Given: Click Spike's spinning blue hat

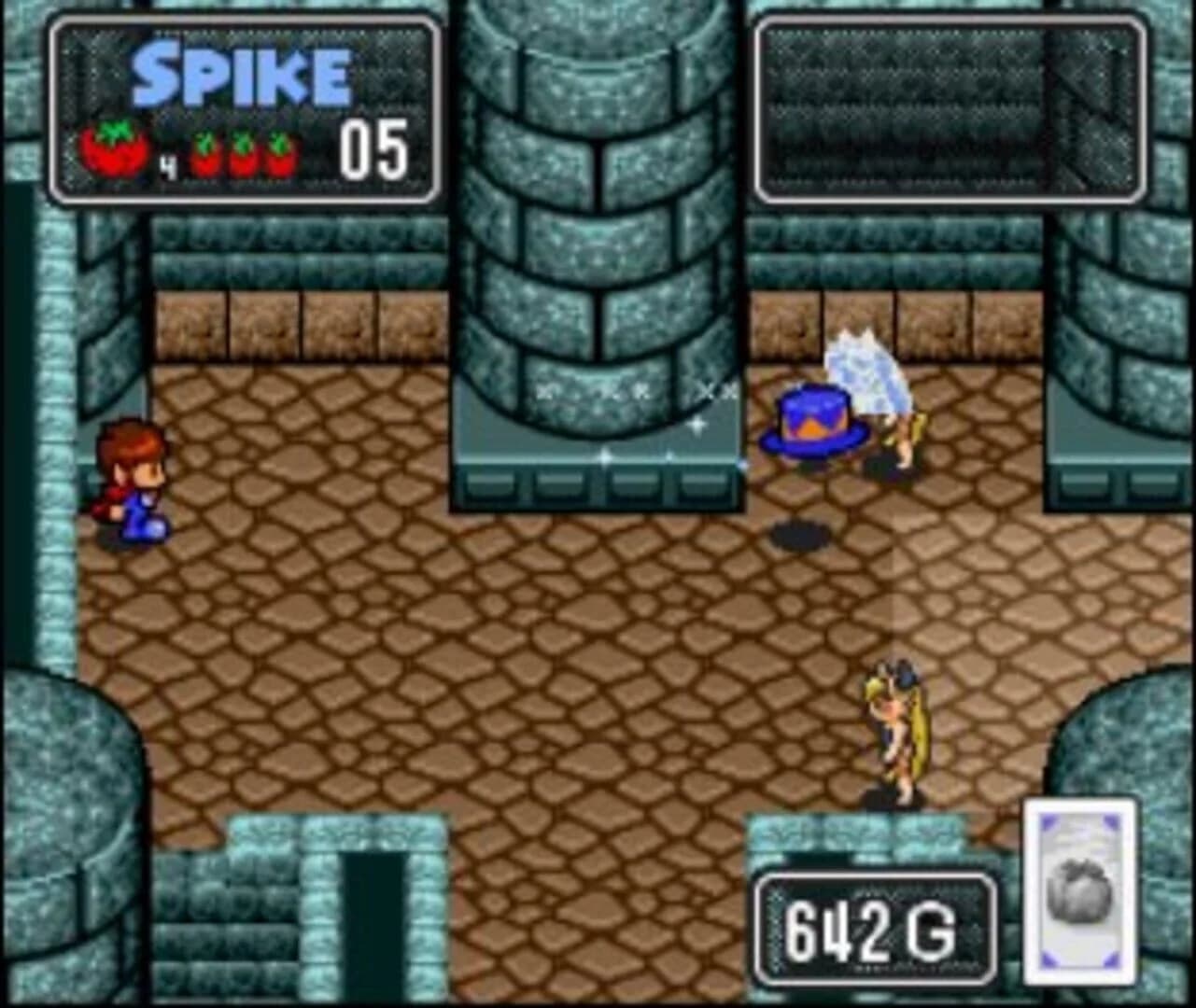Looking at the screenshot, I should 813,420.
